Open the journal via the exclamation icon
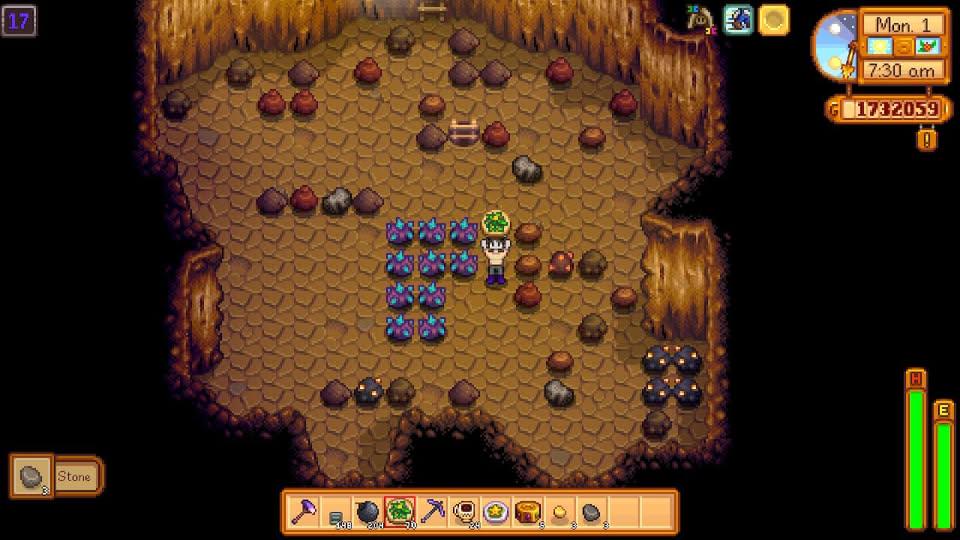The height and width of the screenshot is (540, 960). (x=926, y=140)
